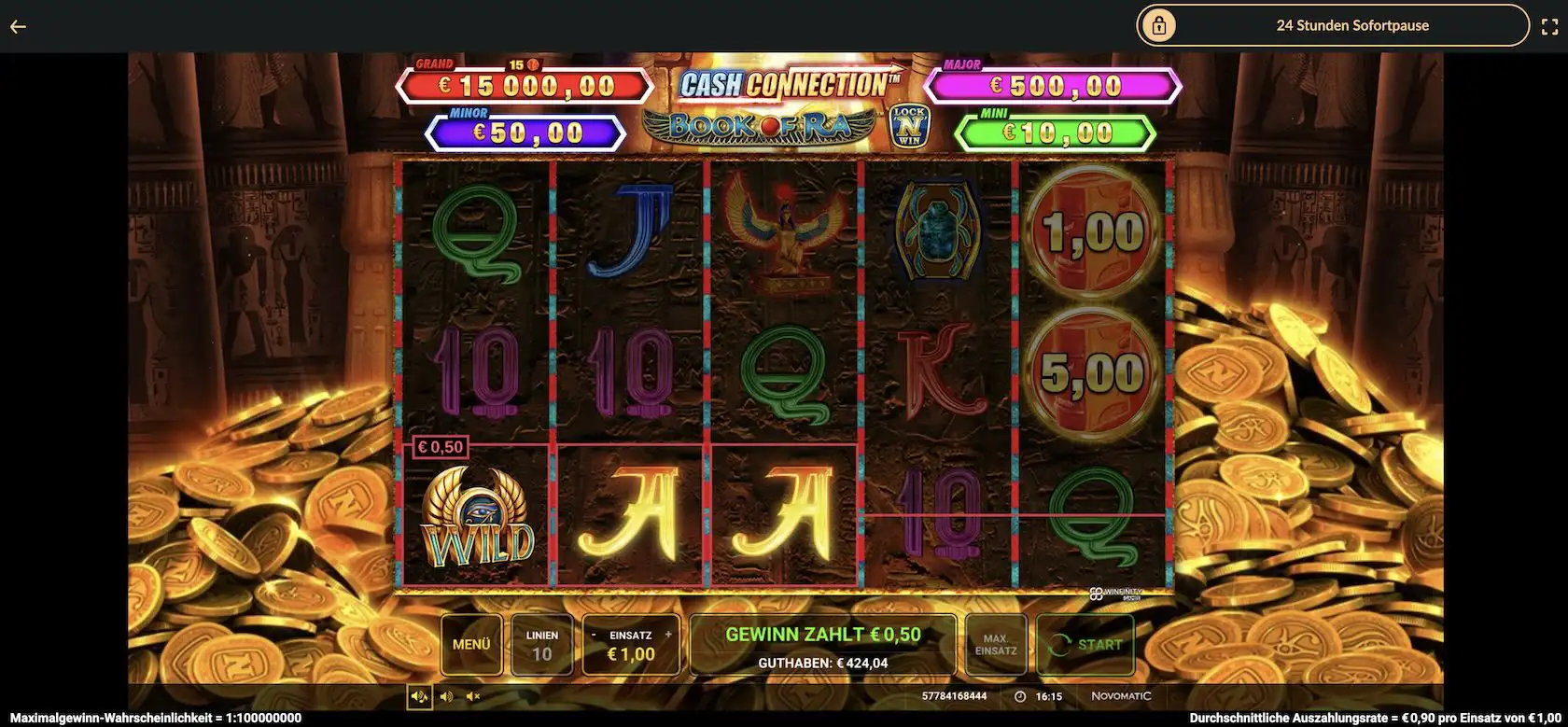Open the lock icon beside 24 Stunden Sofortpause
Screen dimensions: 1568x727
coord(1160,25)
